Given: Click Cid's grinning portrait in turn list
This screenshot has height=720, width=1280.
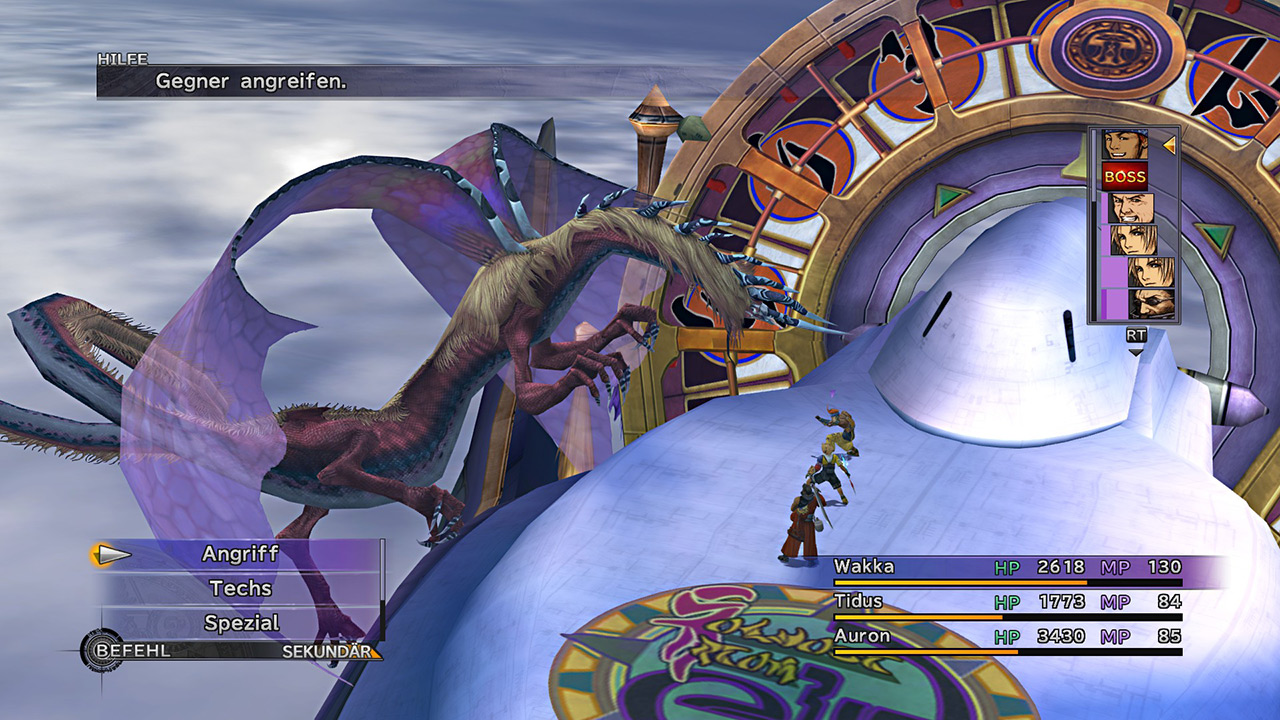Looking at the screenshot, I should point(1131,208).
